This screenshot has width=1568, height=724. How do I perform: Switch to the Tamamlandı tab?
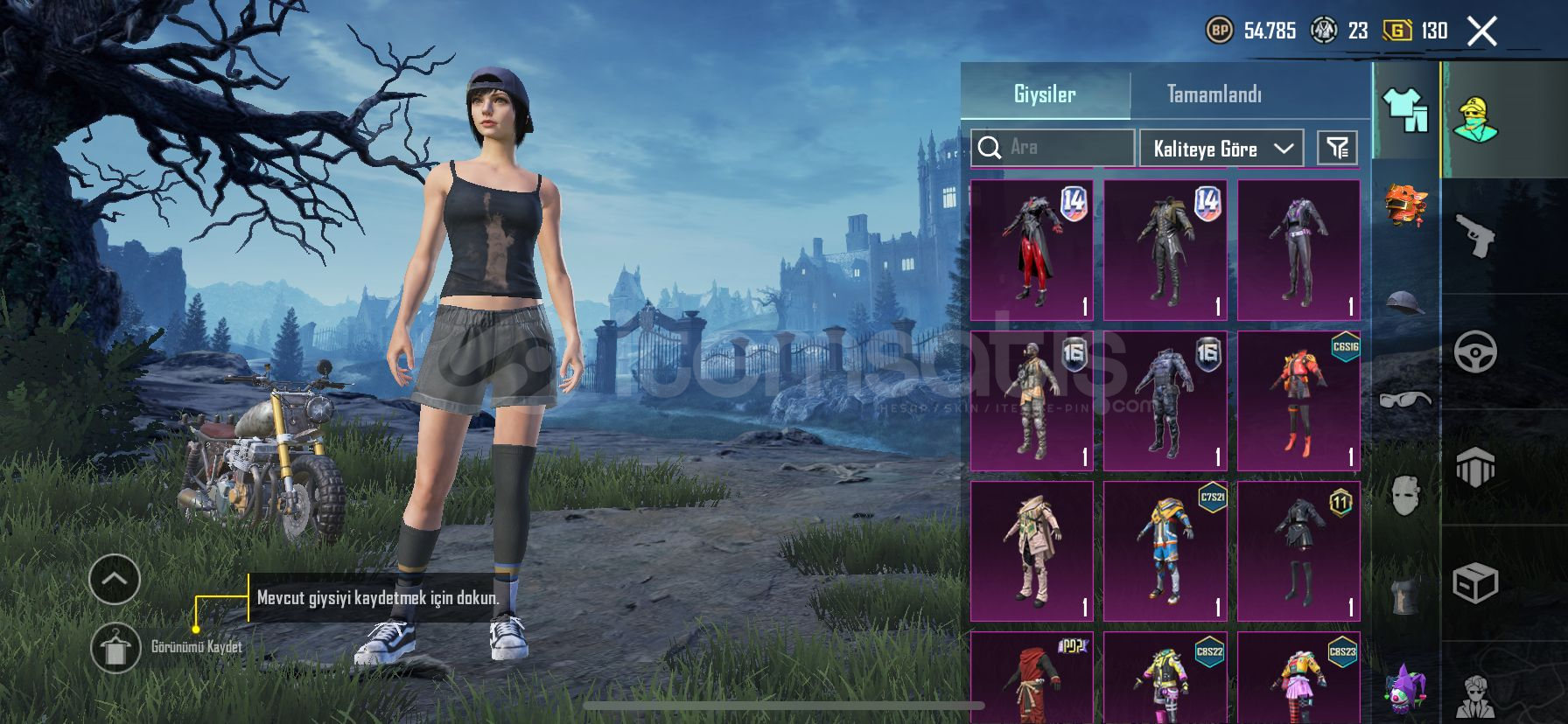[1216, 93]
